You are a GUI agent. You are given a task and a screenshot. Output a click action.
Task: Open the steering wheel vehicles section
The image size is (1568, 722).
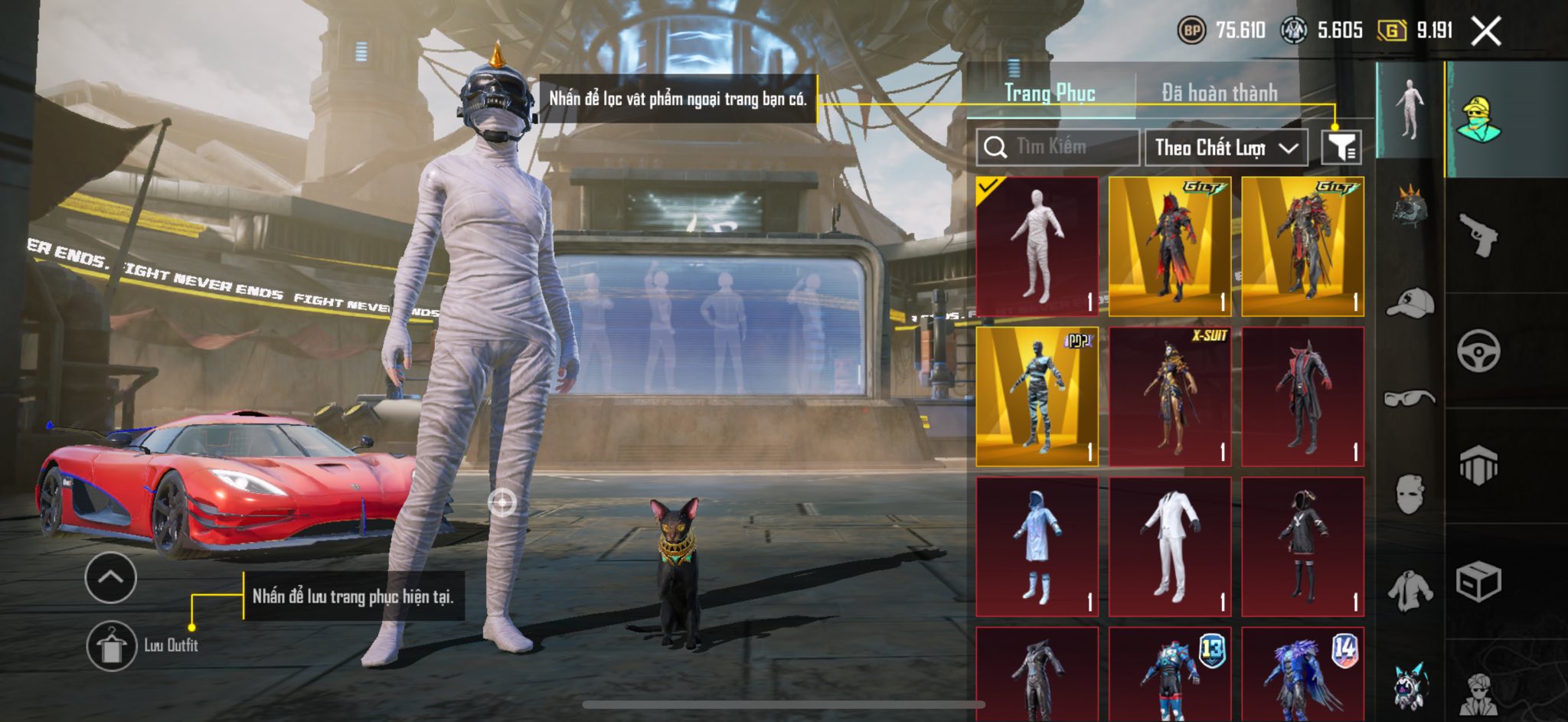click(1478, 351)
